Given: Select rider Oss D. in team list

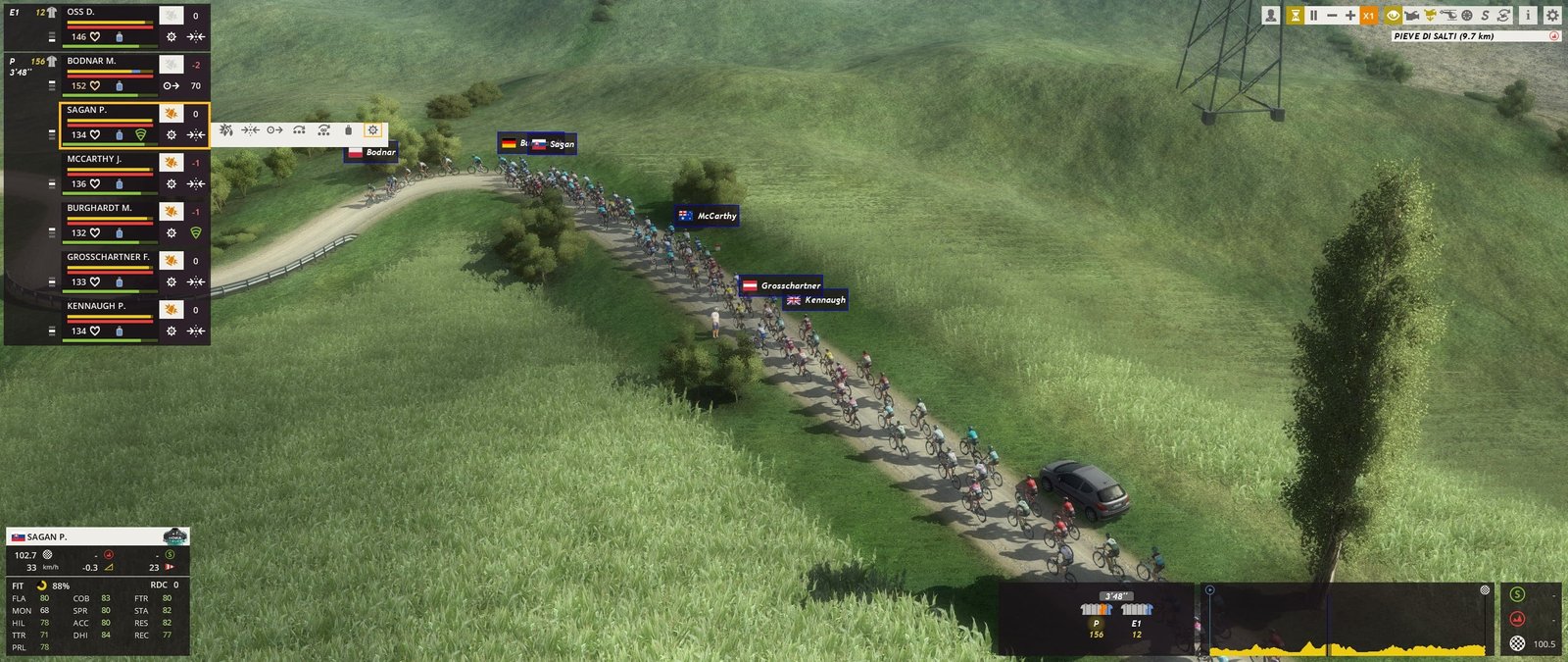Looking at the screenshot, I should (x=108, y=13).
